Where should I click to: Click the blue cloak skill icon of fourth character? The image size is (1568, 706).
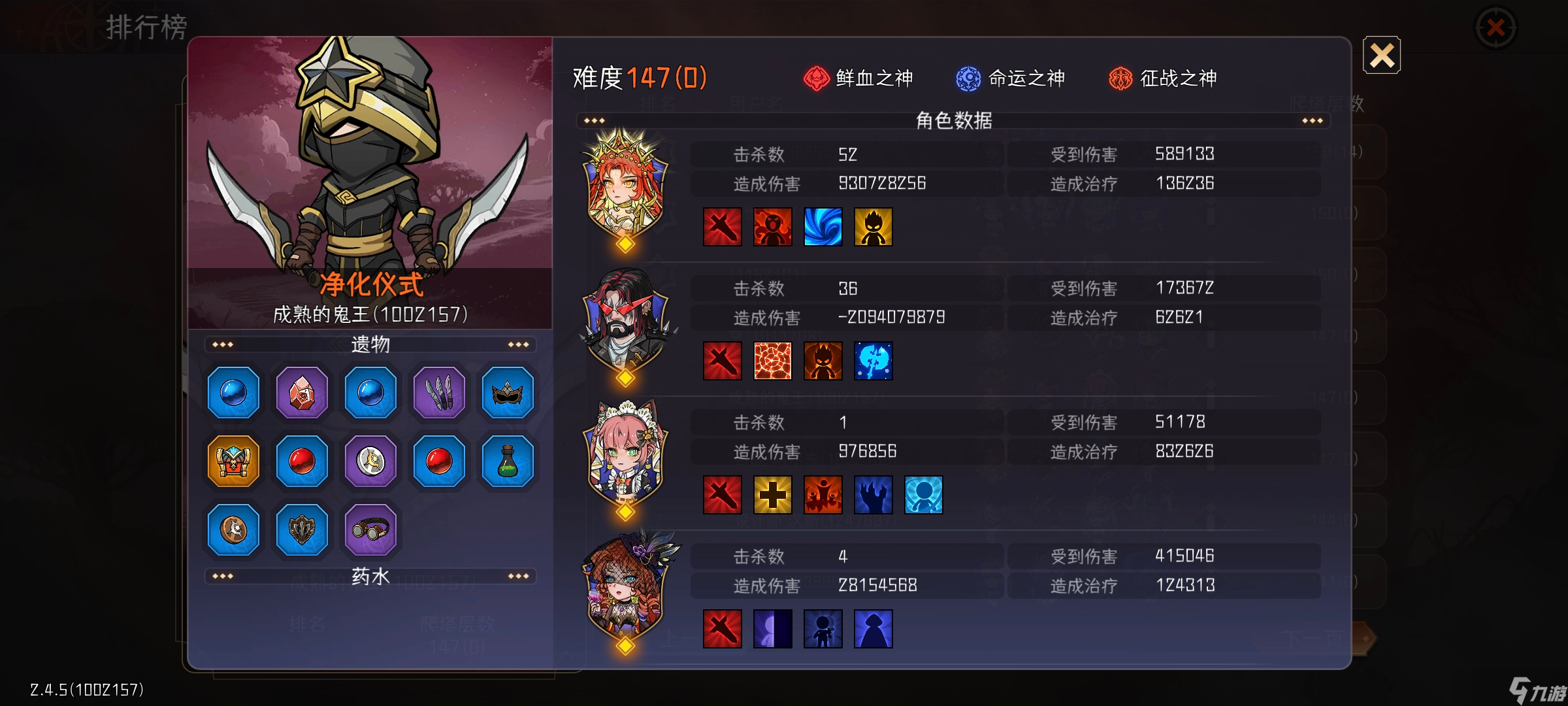pos(874,628)
